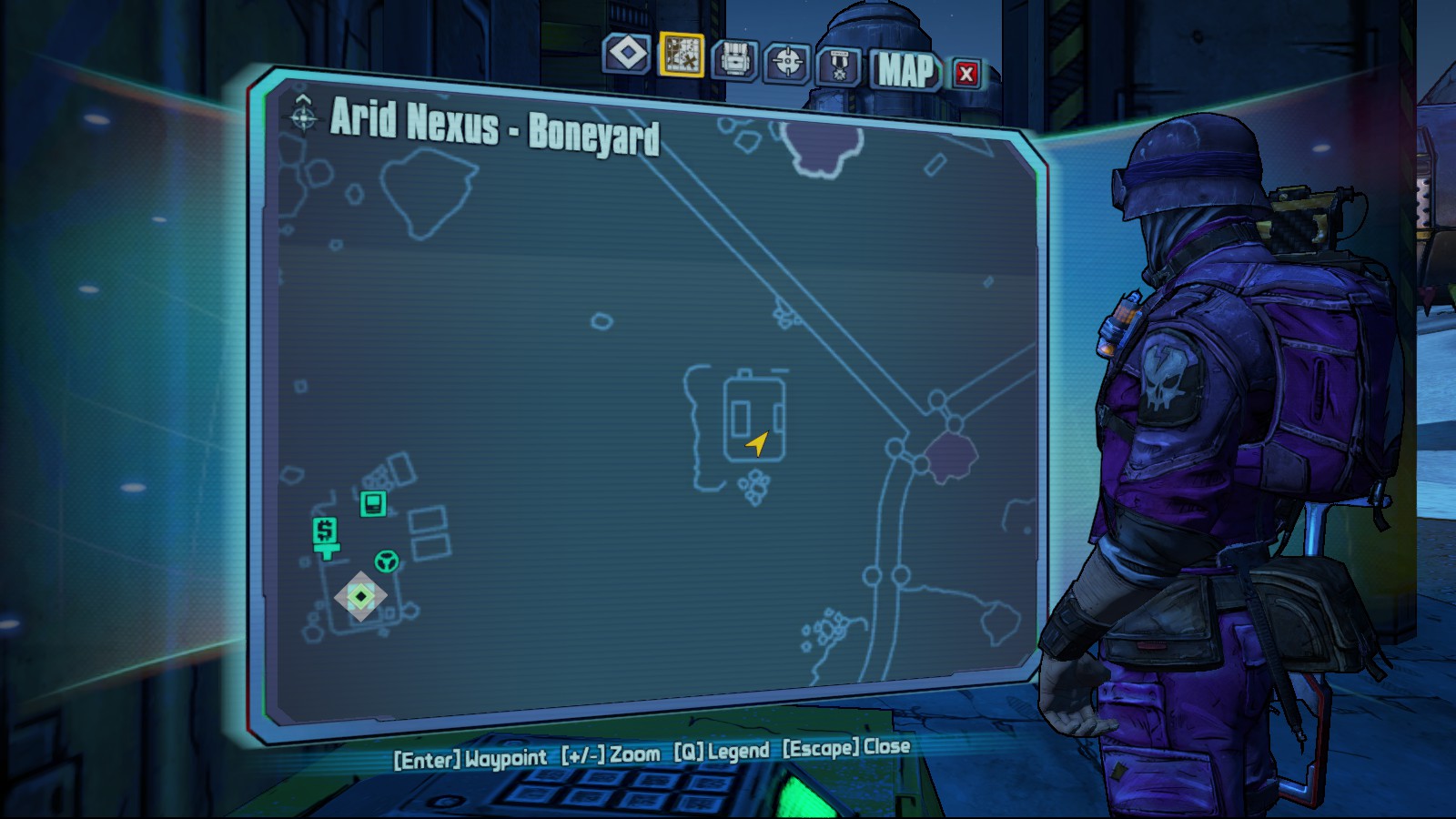Open the Badass Rank medal icon
The width and height of the screenshot is (1456, 819).
click(839, 62)
